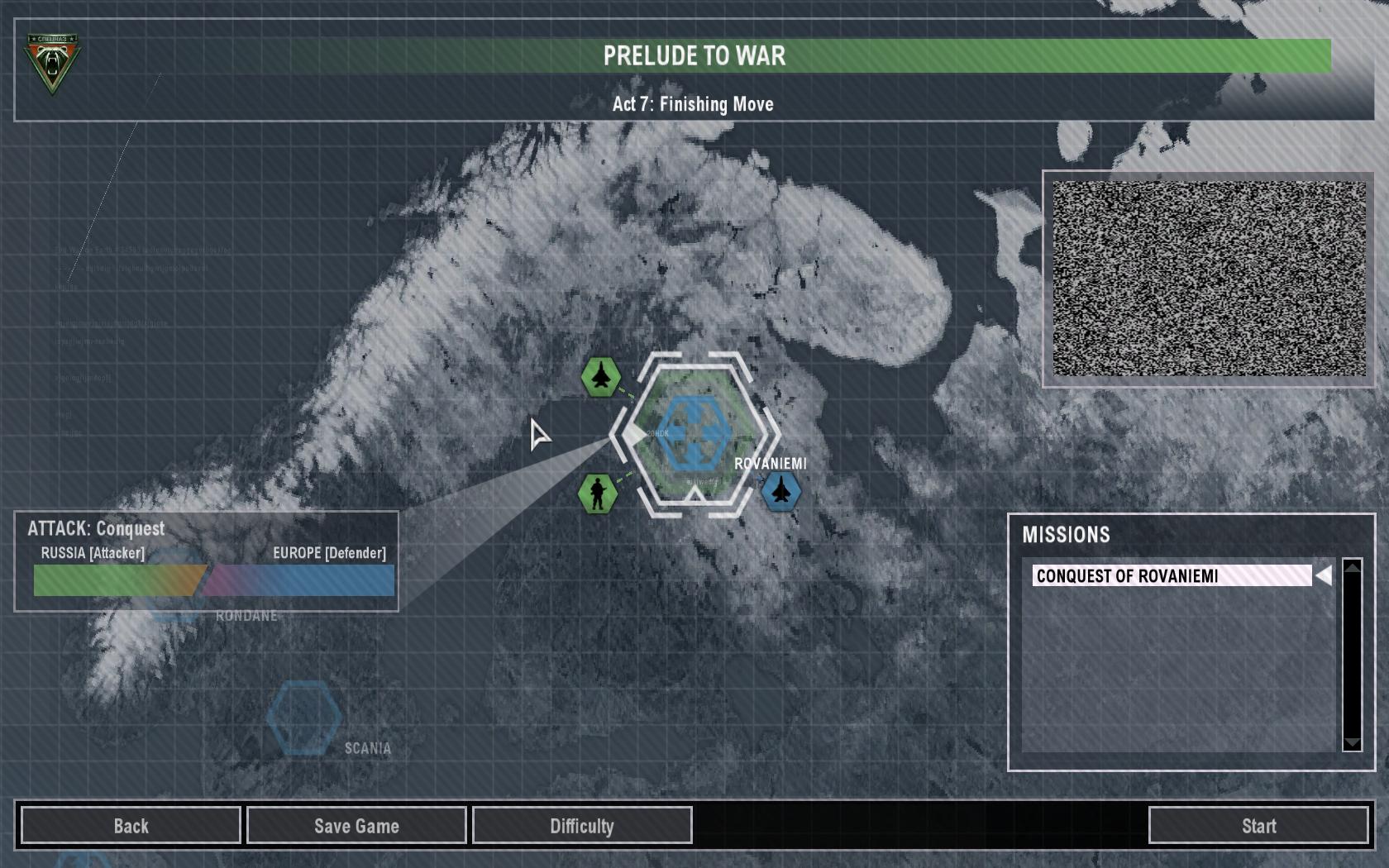Viewport: 1389px width, 868px height.
Task: Select the Conquest of Rovaniemi mission
Action: coord(1172,576)
